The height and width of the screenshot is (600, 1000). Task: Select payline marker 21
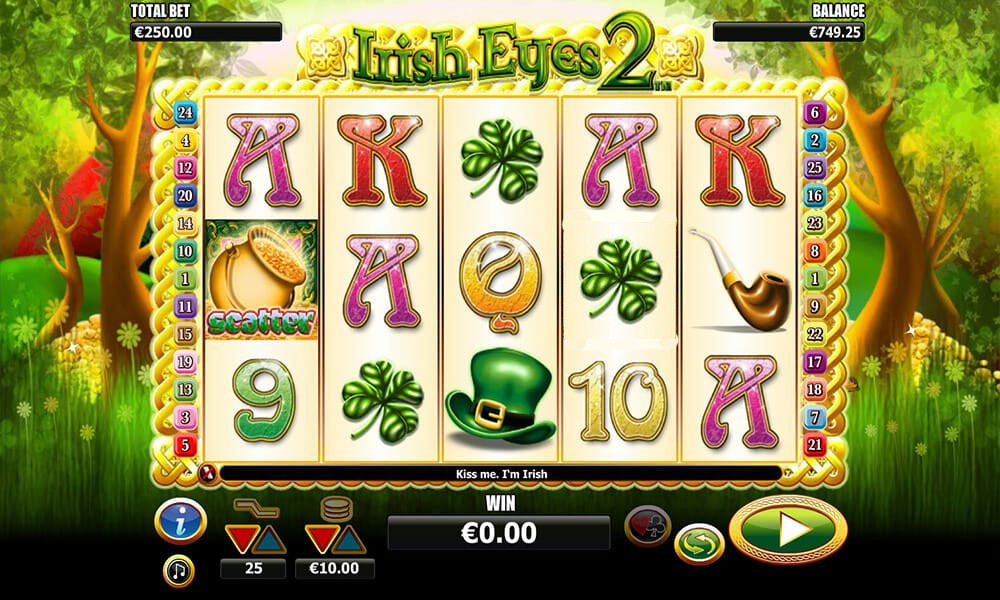[815, 444]
